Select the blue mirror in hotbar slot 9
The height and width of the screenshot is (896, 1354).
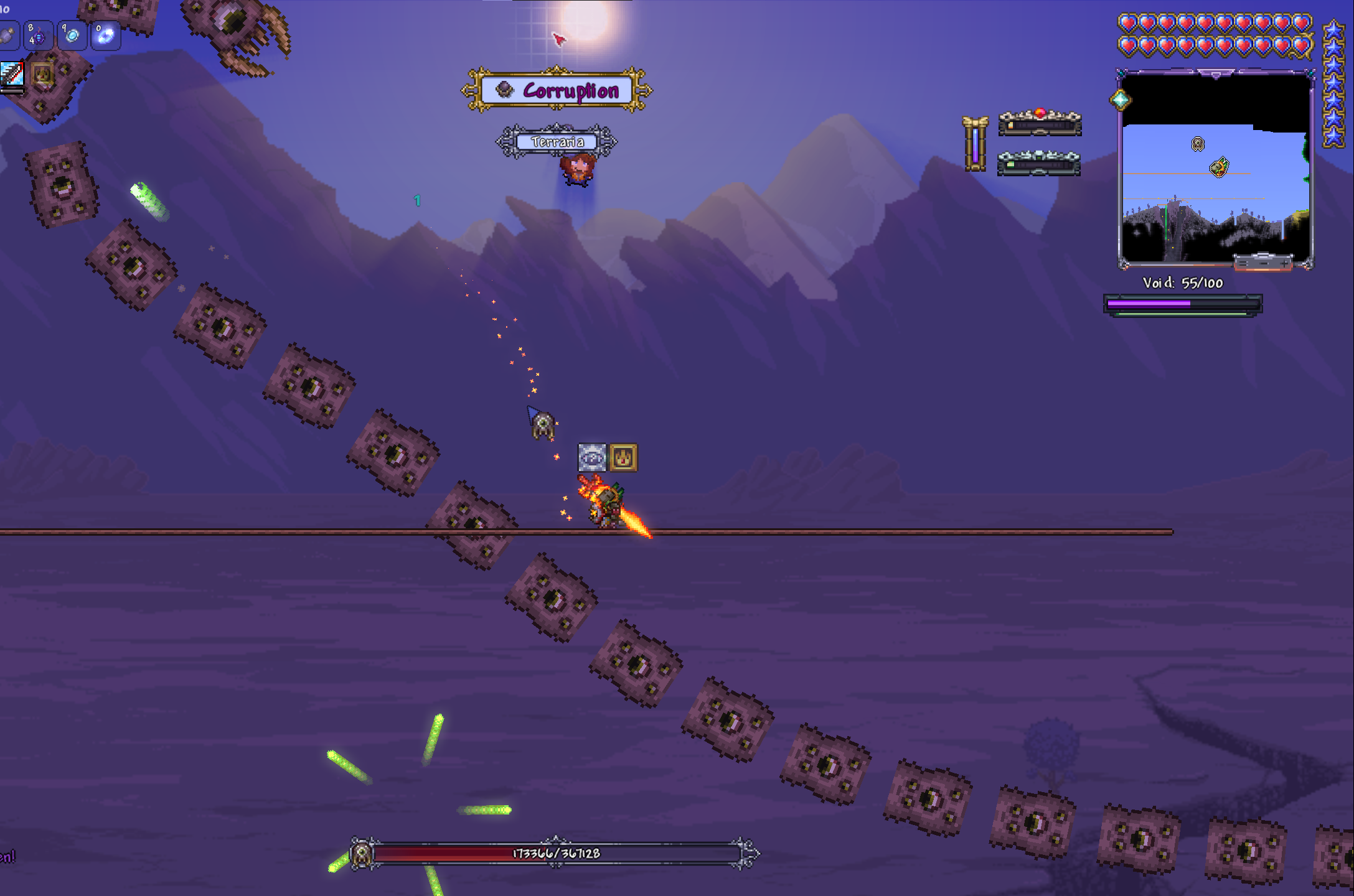point(72,36)
